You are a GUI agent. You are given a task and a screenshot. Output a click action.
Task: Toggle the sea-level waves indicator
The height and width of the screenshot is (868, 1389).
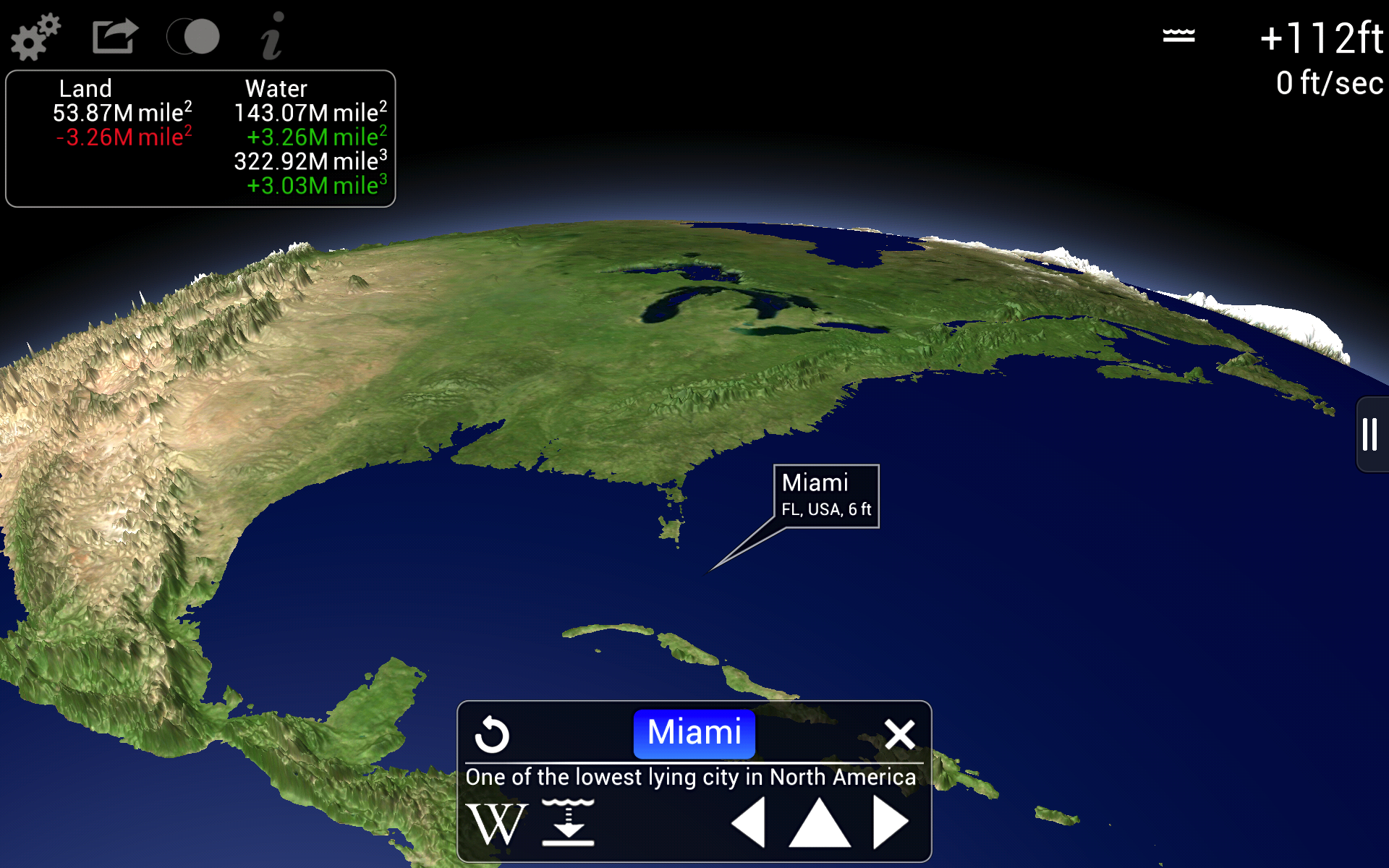(x=1178, y=34)
